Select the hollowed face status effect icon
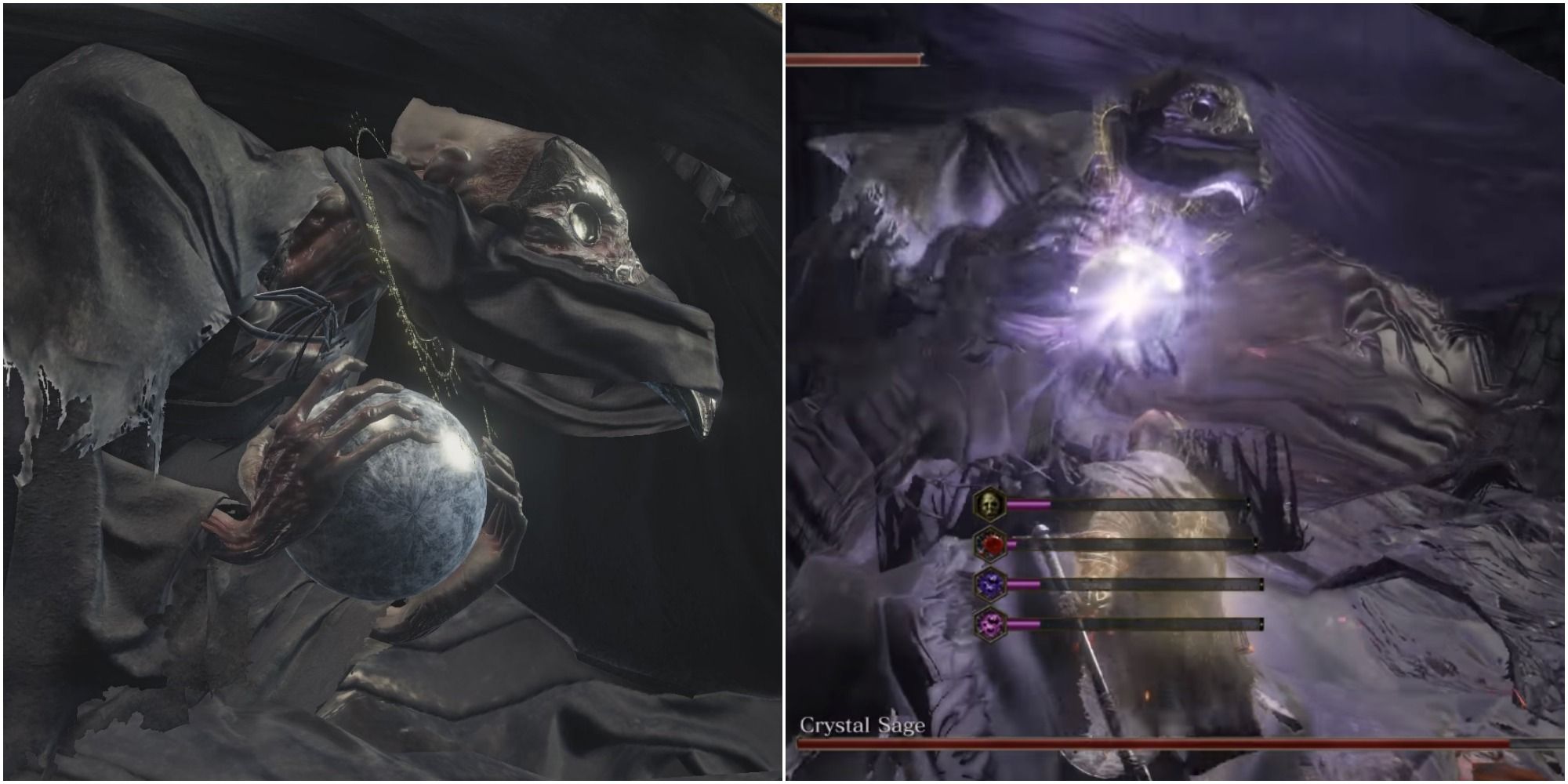The height and width of the screenshot is (784, 1568). (x=989, y=504)
